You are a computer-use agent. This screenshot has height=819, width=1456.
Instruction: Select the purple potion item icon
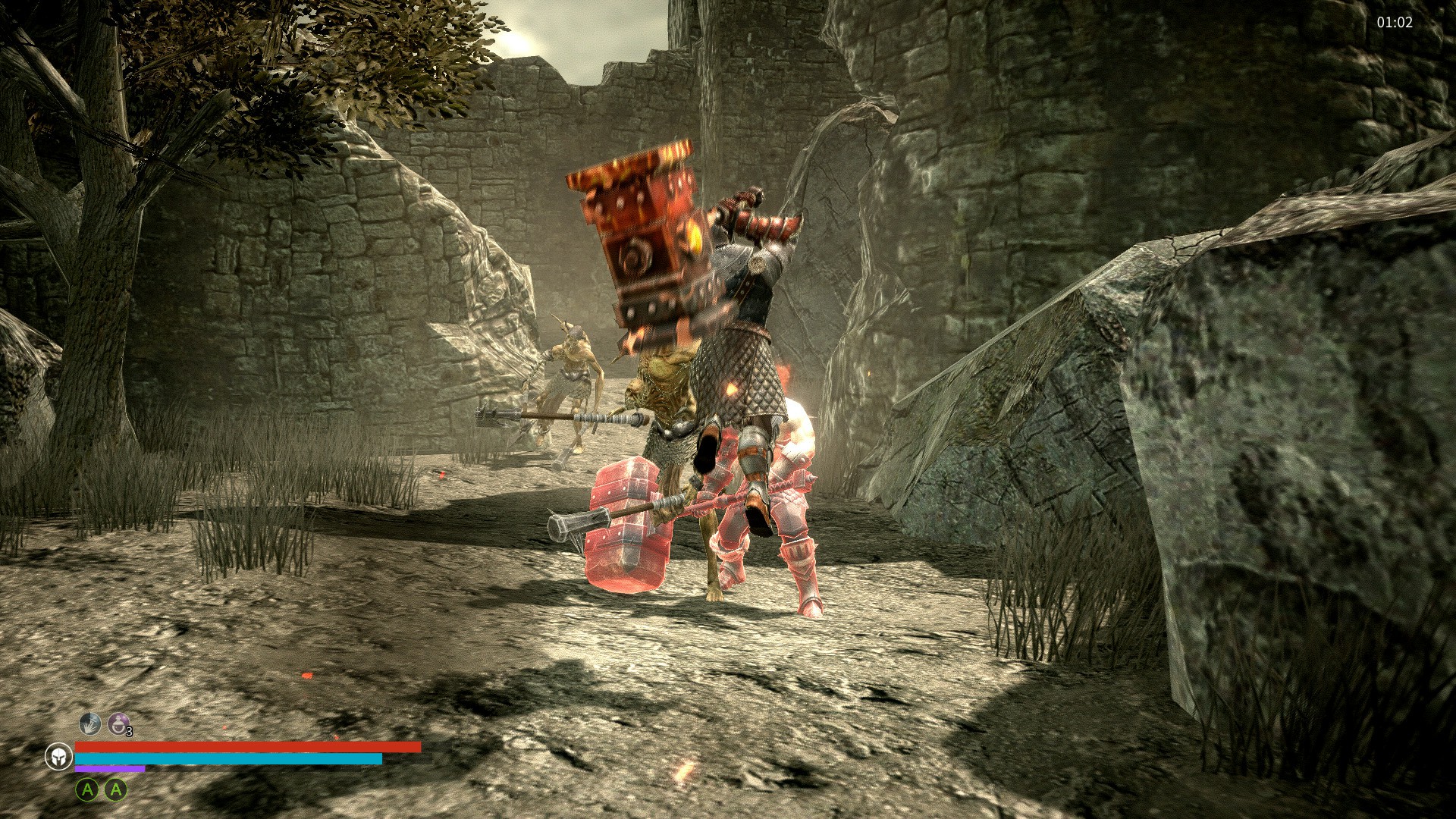point(118,723)
